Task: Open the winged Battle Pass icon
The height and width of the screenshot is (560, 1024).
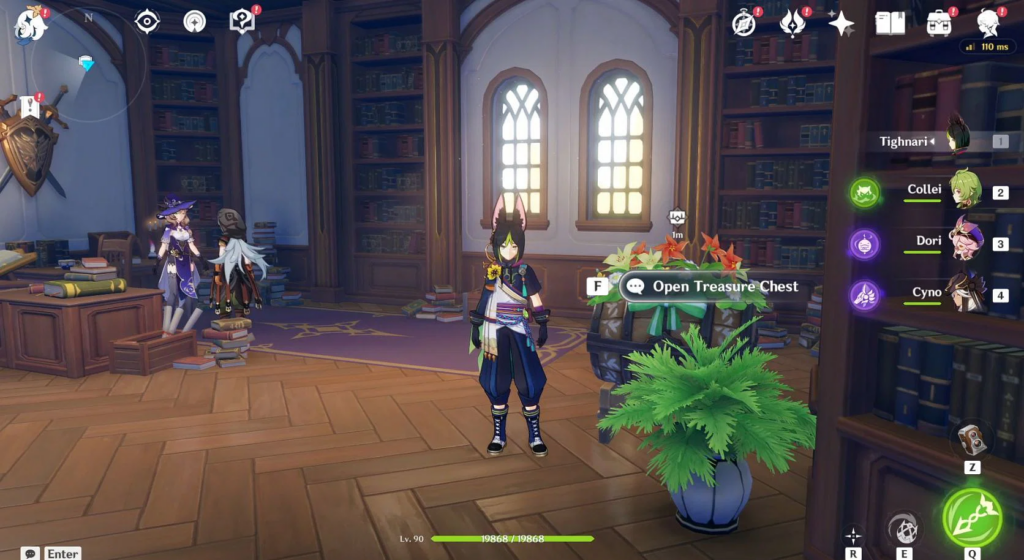Action: (793, 23)
